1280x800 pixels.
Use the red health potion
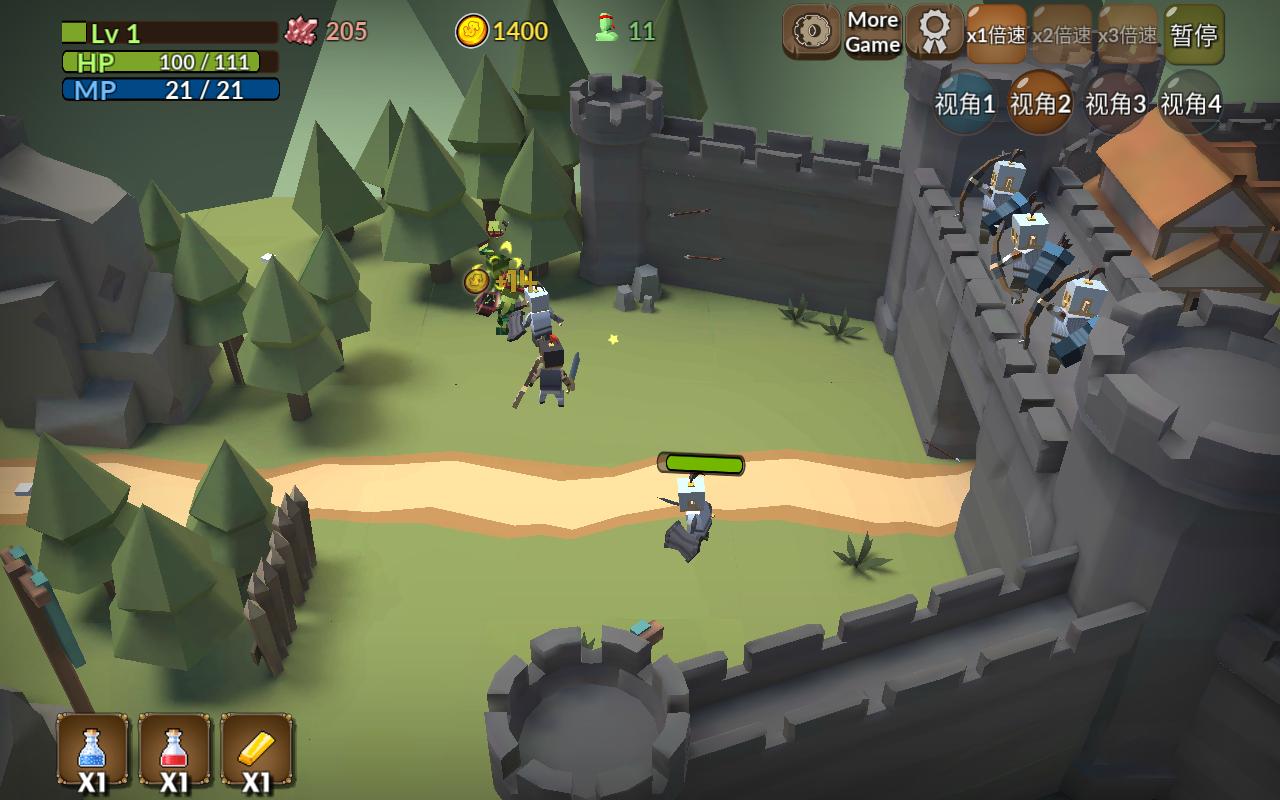(x=174, y=750)
